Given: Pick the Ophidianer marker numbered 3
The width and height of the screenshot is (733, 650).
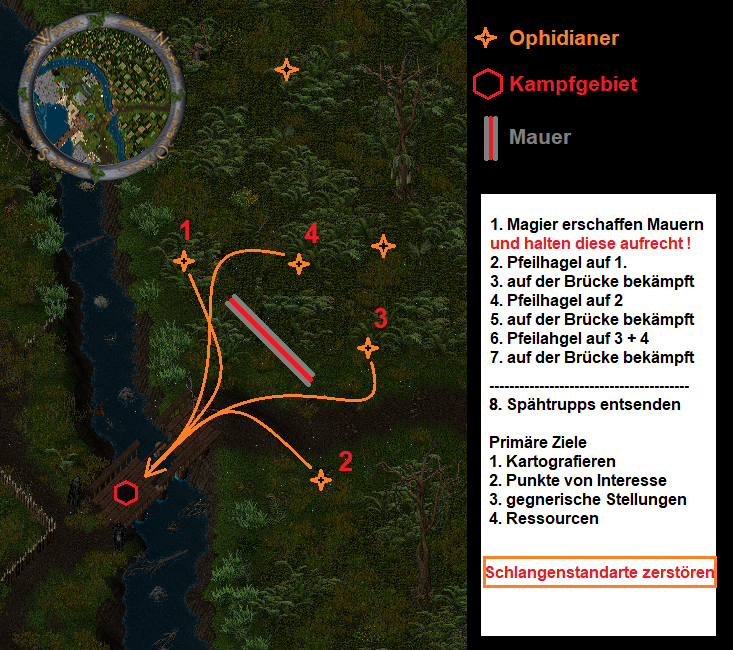Looking at the screenshot, I should [x=368, y=348].
